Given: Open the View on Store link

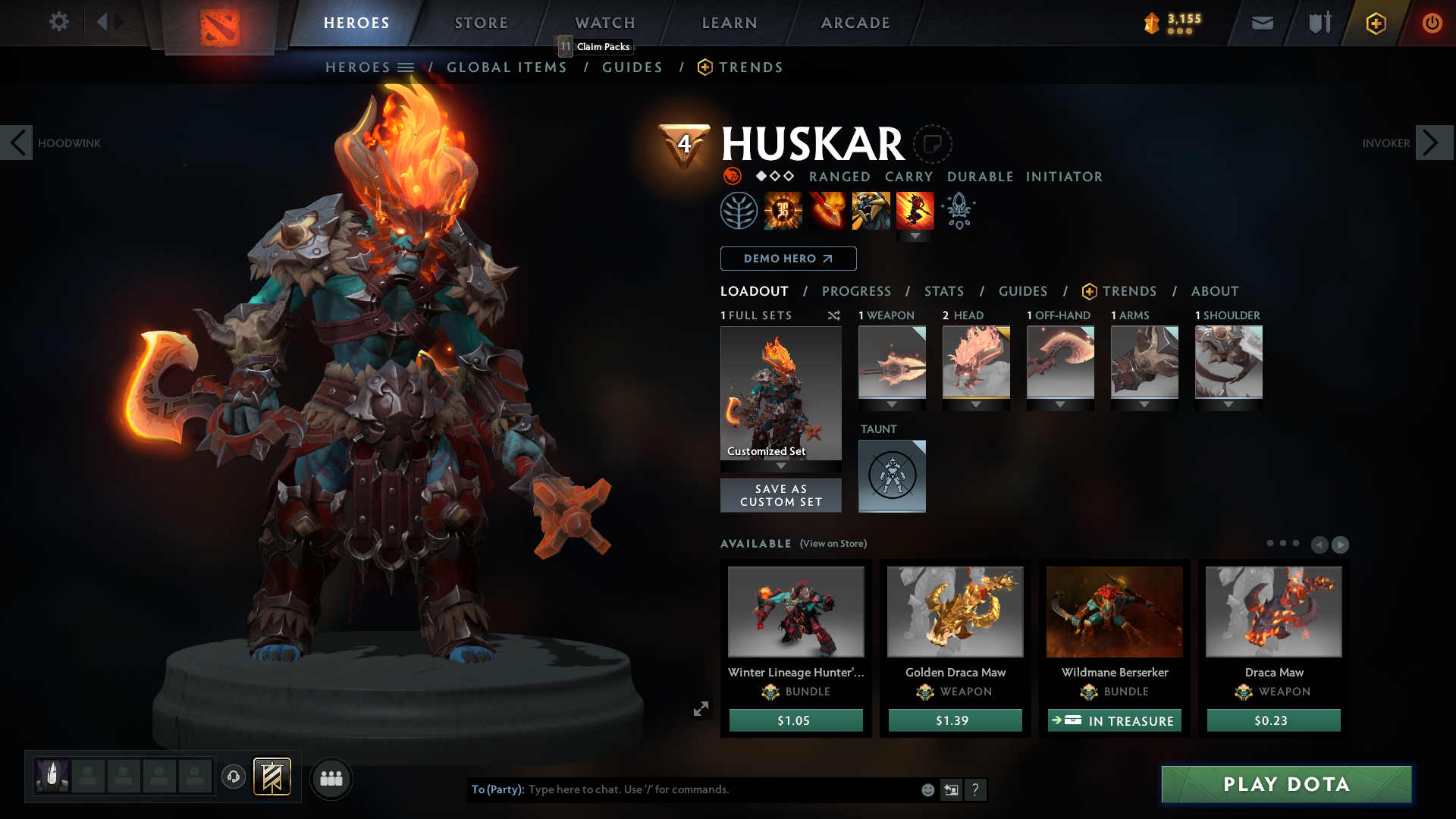Looking at the screenshot, I should pyautogui.click(x=832, y=544).
